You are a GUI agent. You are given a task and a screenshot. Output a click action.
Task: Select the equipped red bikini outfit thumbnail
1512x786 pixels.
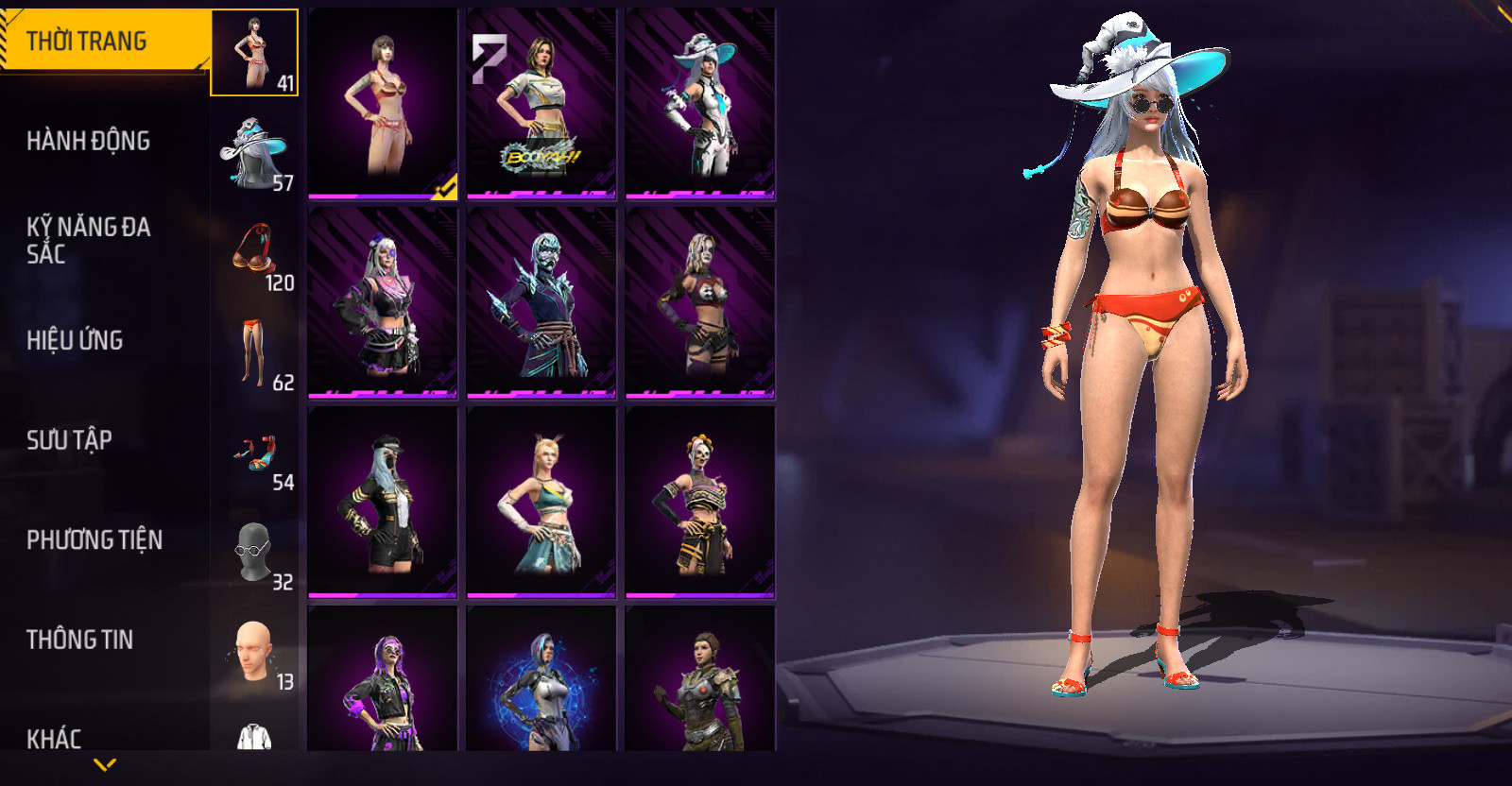coord(383,104)
